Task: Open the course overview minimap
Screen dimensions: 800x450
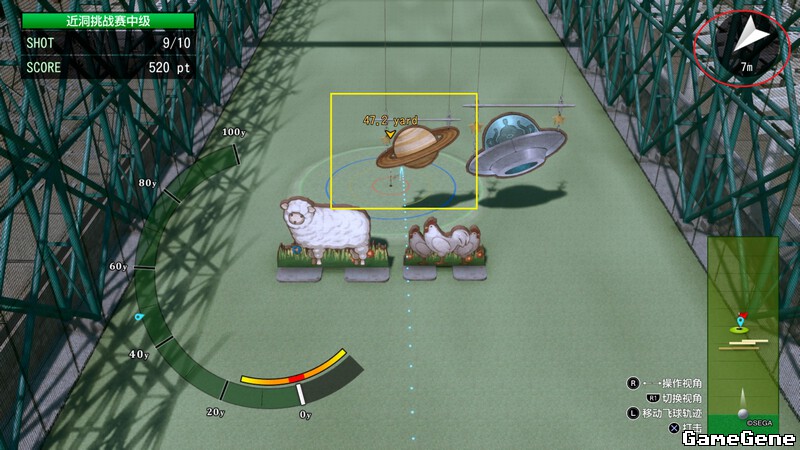Action: [742, 335]
